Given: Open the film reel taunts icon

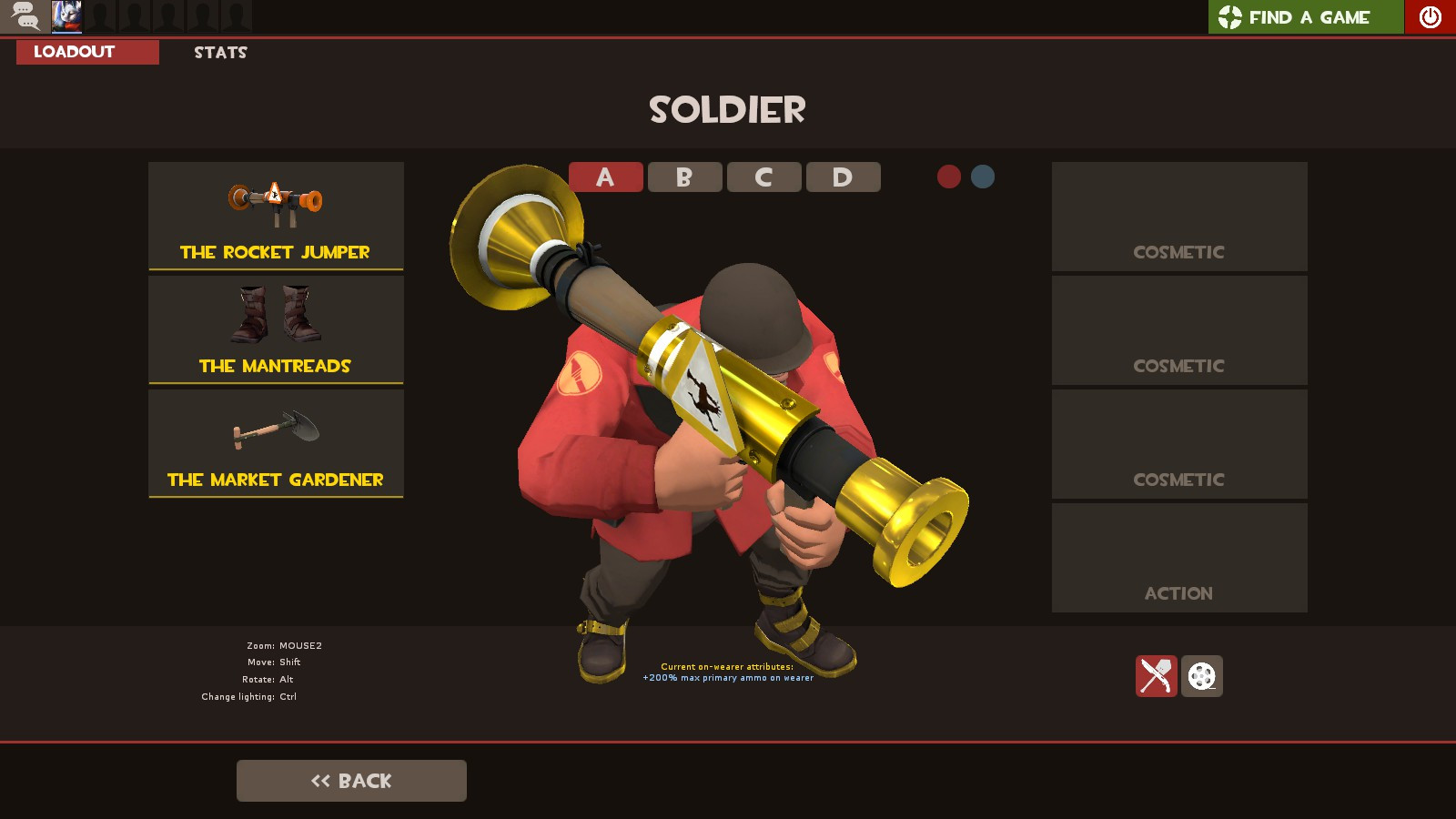Looking at the screenshot, I should point(1203,676).
